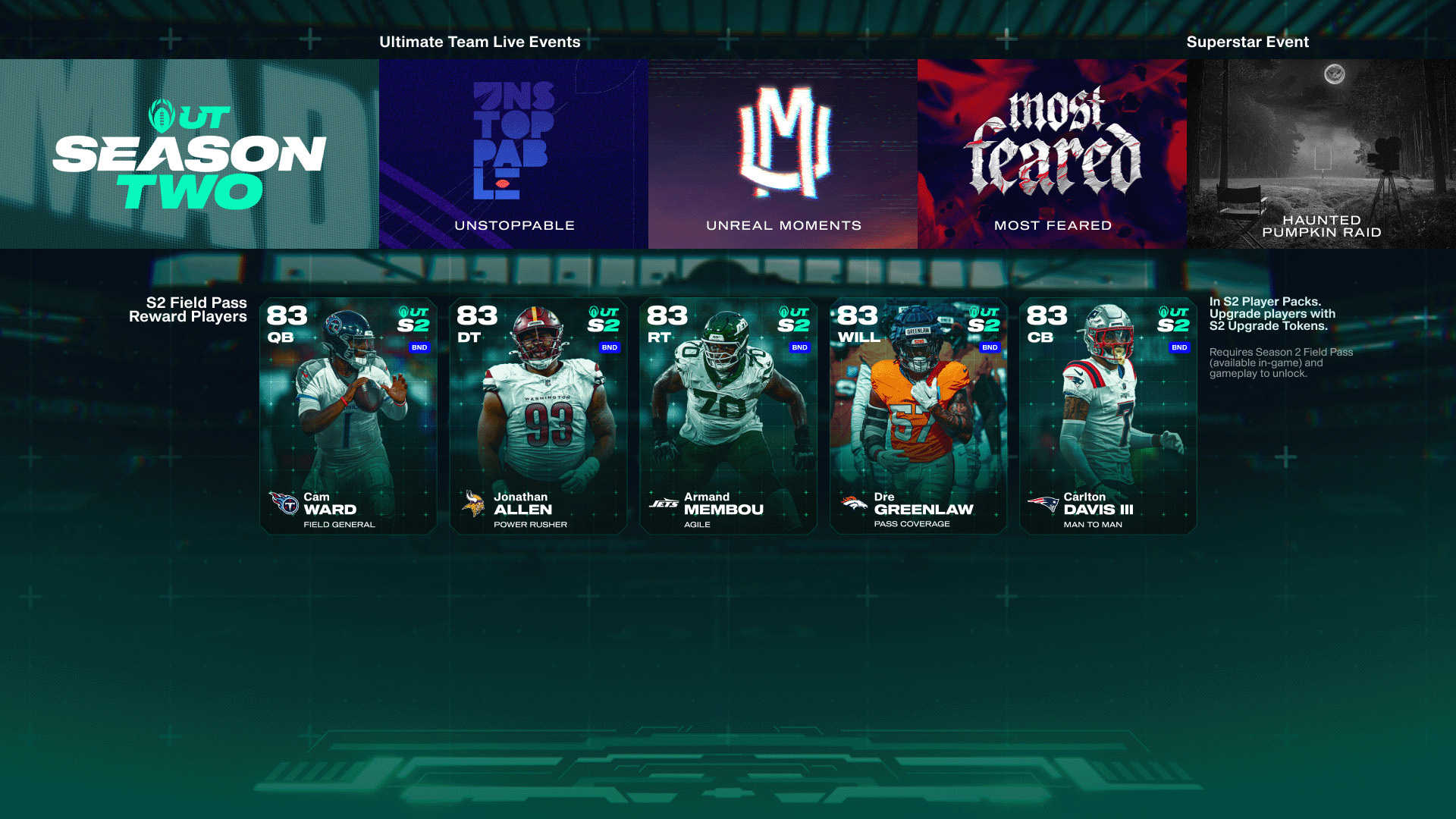Select the BND badge on Carlton Davis III's card

(x=1179, y=347)
